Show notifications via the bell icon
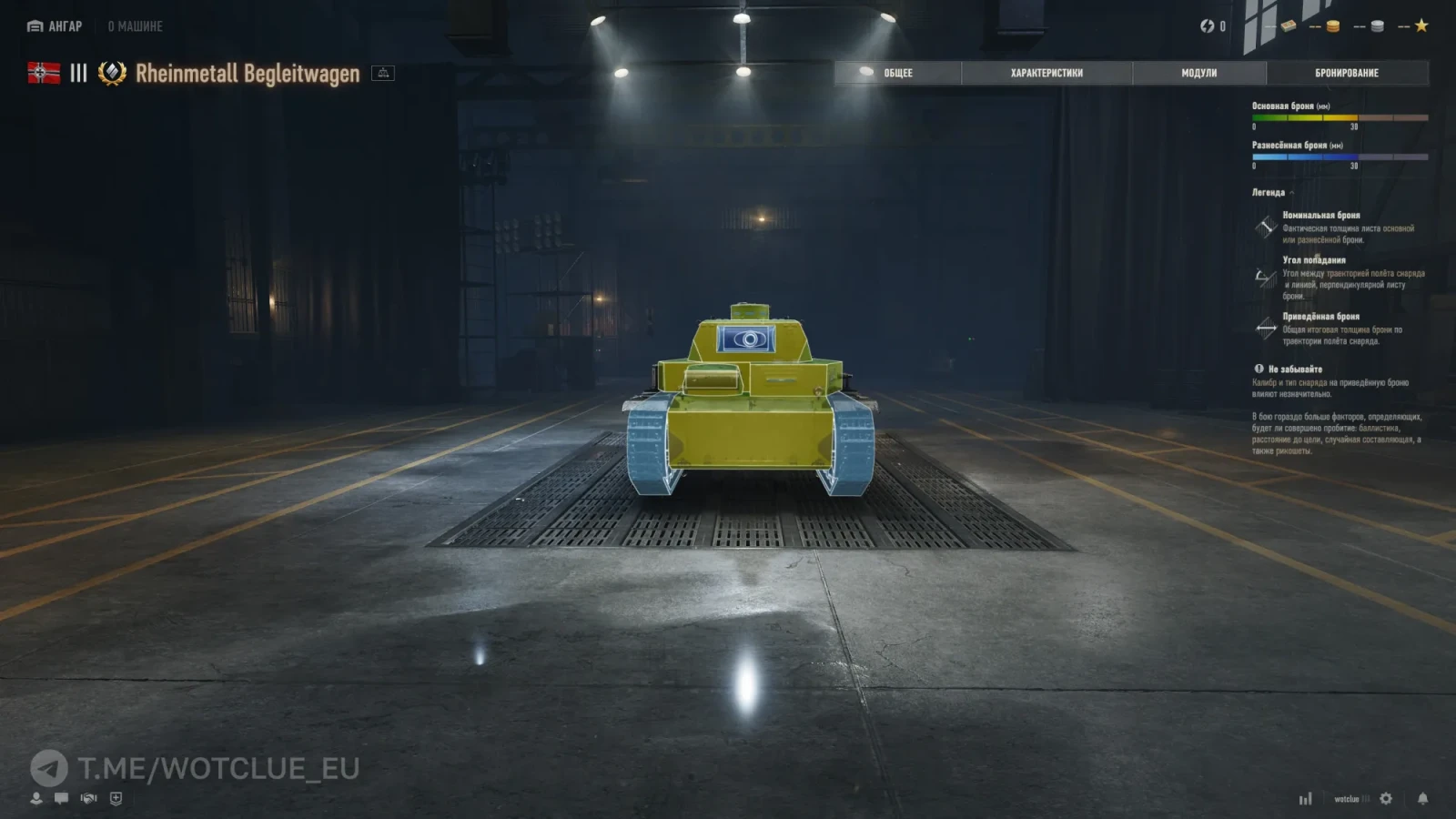The height and width of the screenshot is (819, 1456). (1422, 798)
